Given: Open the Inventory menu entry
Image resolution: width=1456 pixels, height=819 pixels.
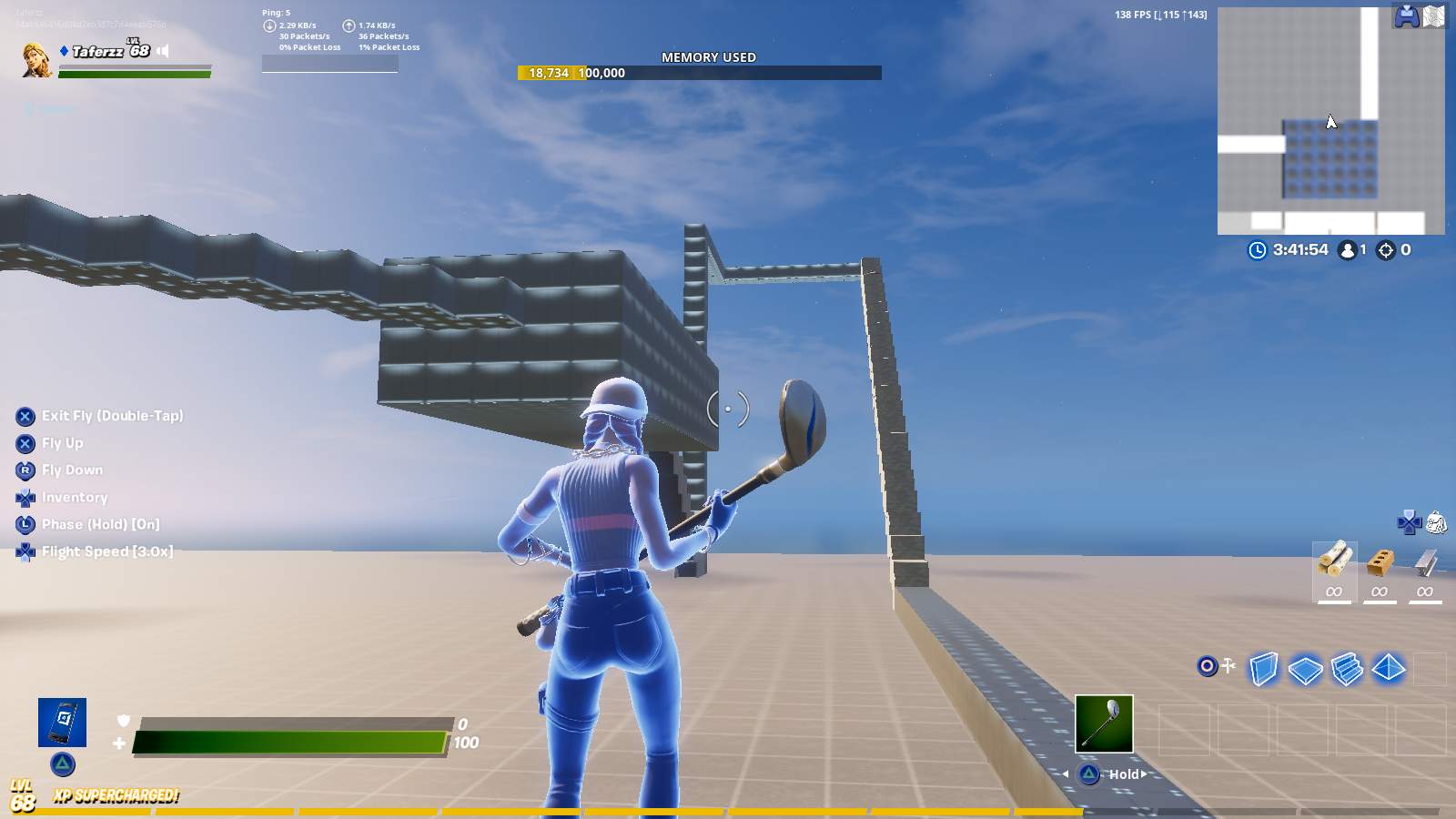Looking at the screenshot, I should [x=73, y=497].
